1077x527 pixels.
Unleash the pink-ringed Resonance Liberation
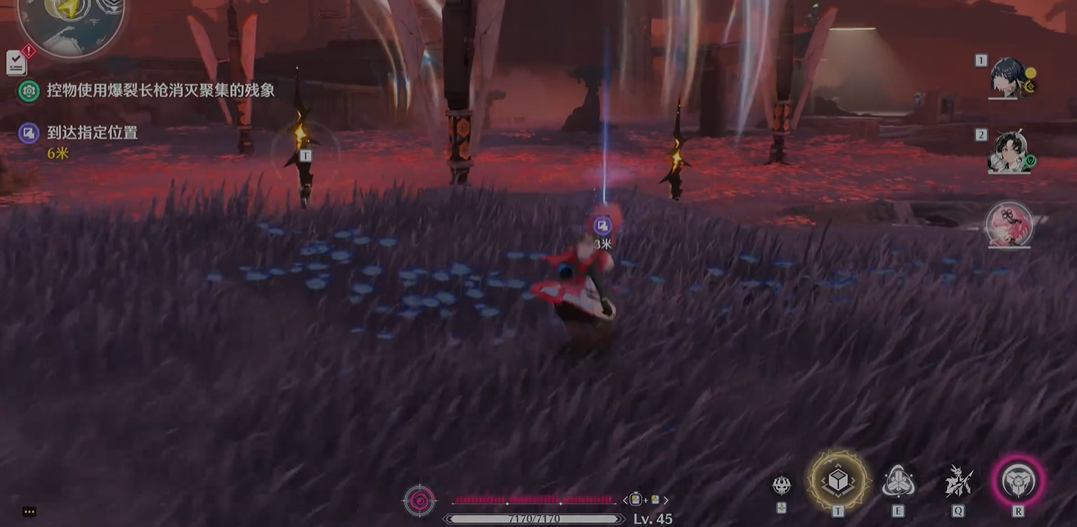[x=1018, y=481]
